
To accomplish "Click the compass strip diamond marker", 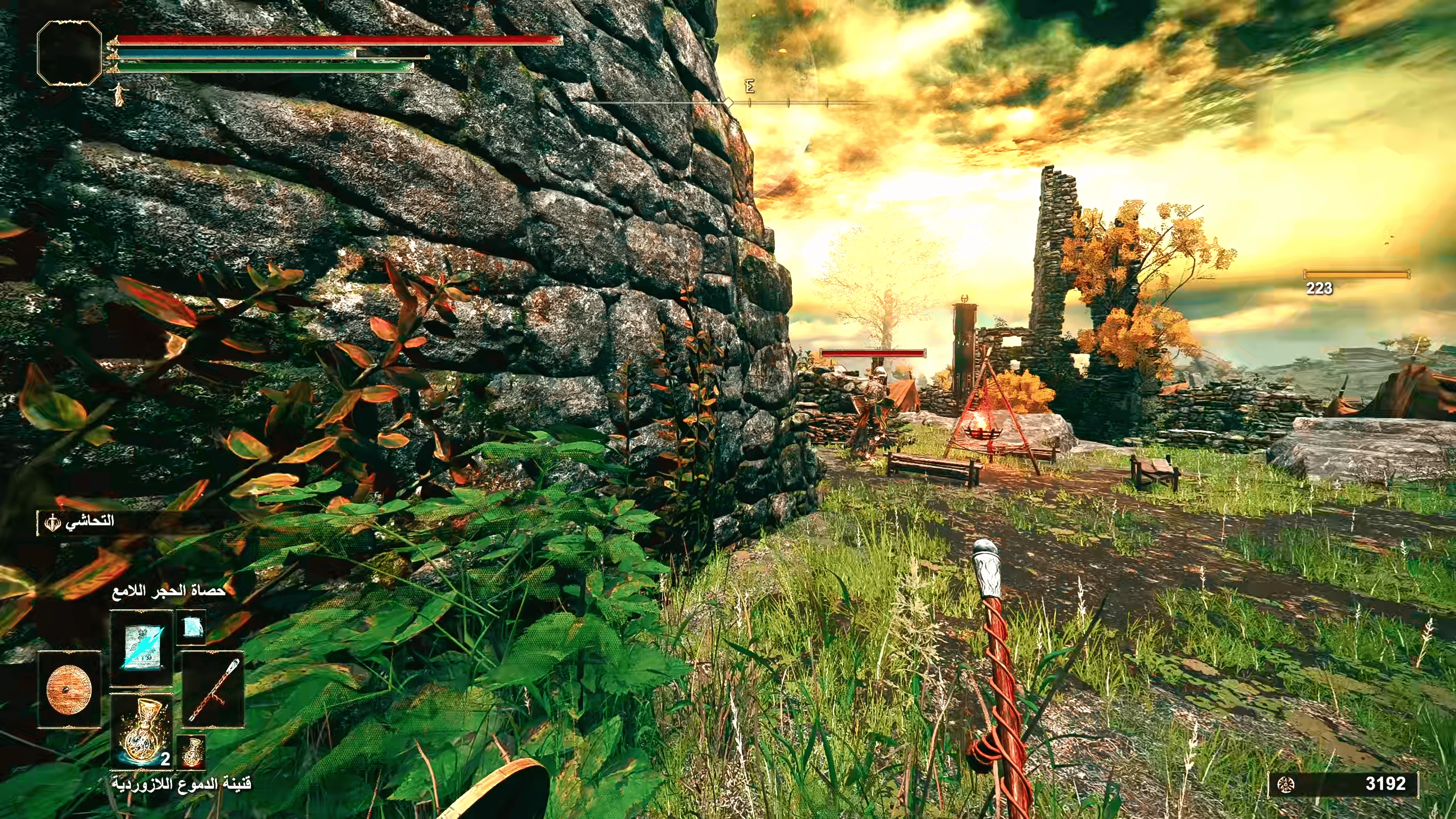I will coord(729,103).
